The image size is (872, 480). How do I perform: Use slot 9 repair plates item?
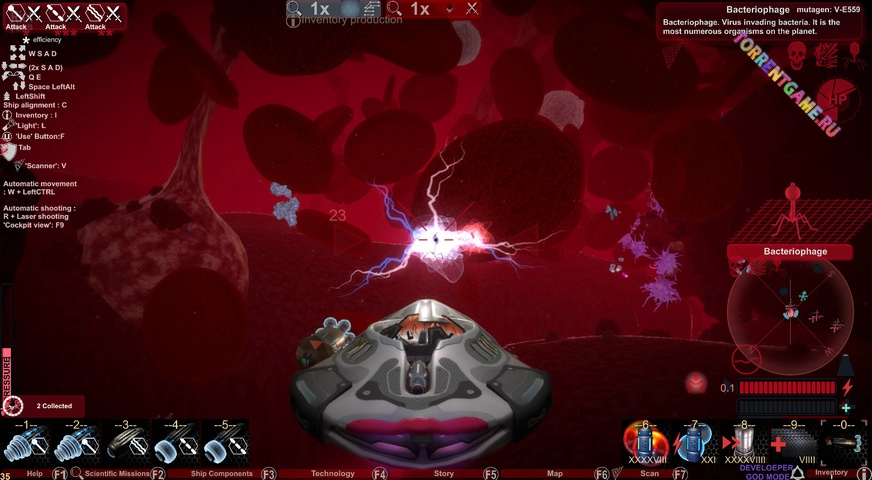[794, 442]
